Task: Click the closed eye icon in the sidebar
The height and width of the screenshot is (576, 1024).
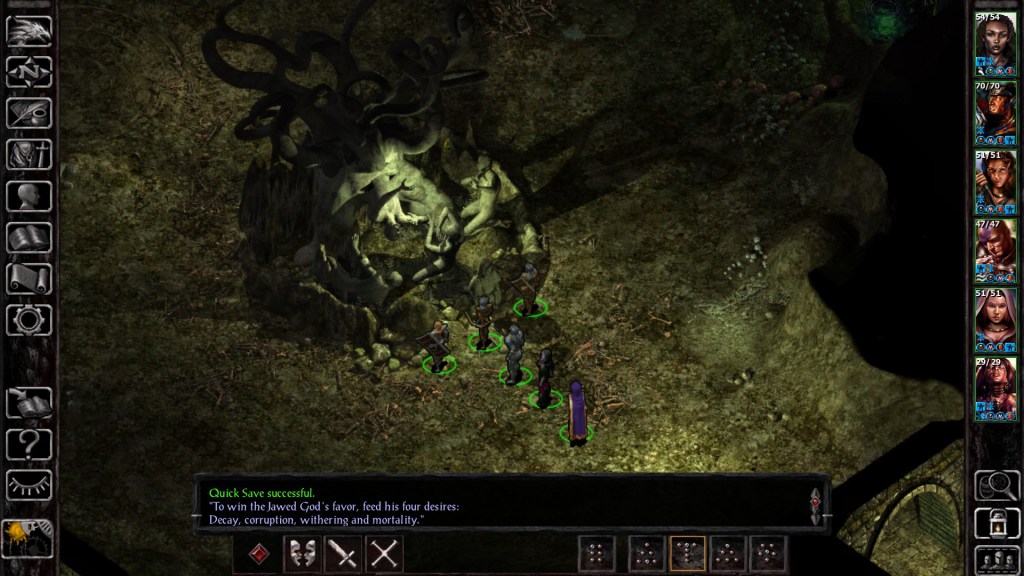Action: point(28,484)
